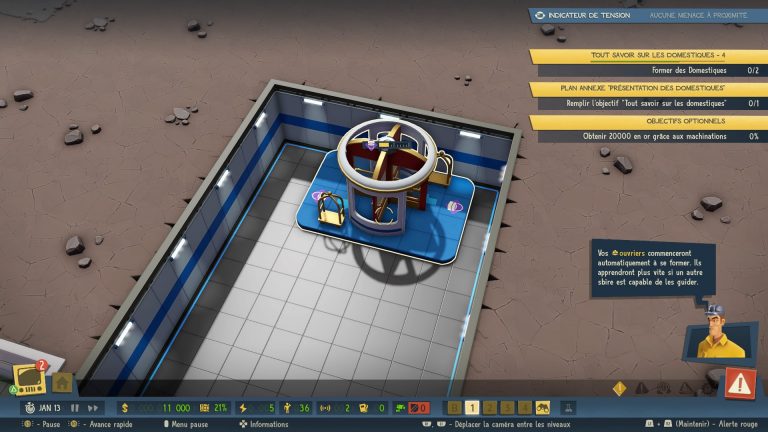Image resolution: width=768 pixels, height=432 pixels.
Task: Select the "Objectifs optionnels" header
Action: coord(648,121)
